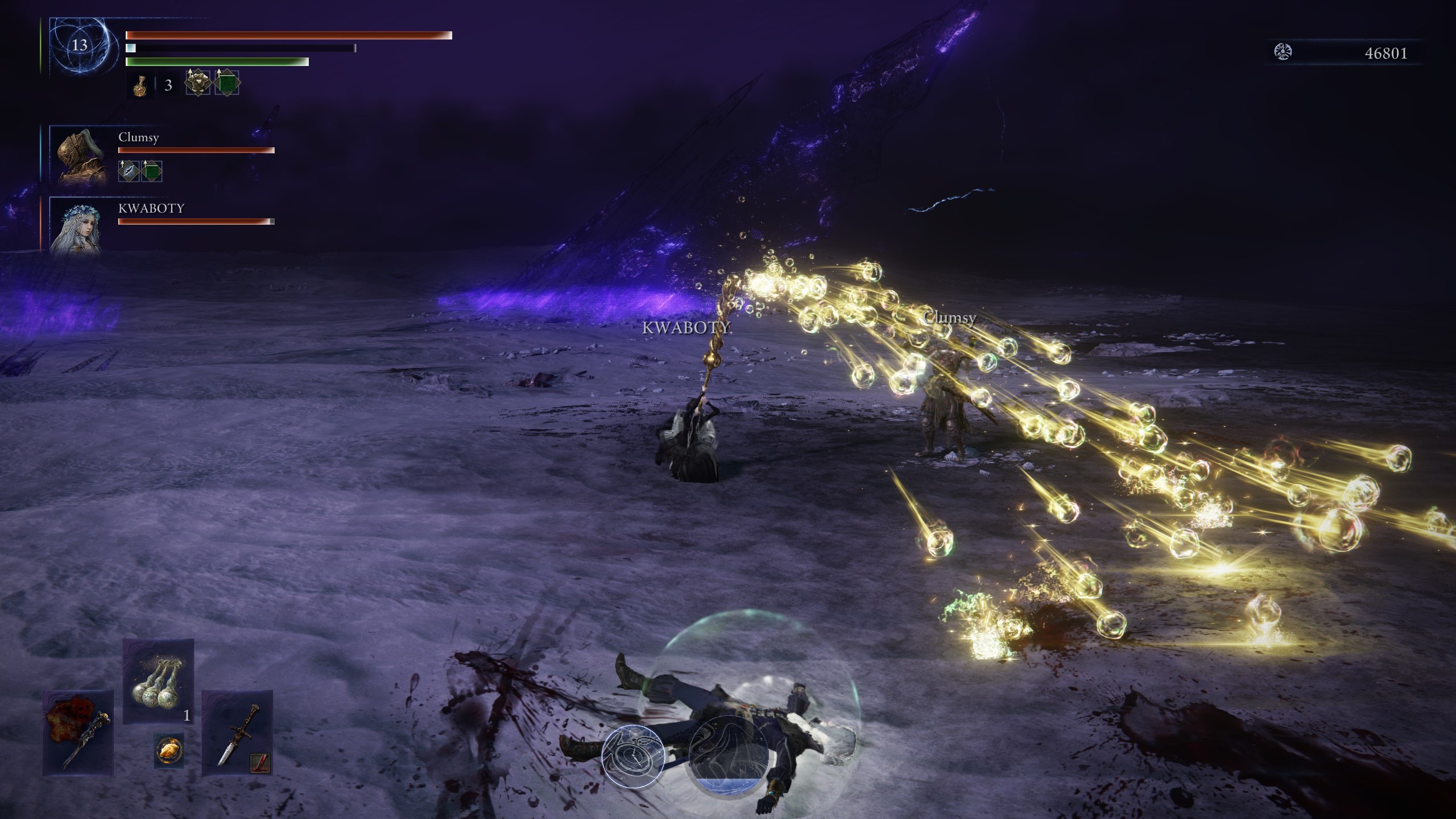This screenshot has height=819, width=1456.
Task: Click the rune currency emblem
Action: 1283,52
